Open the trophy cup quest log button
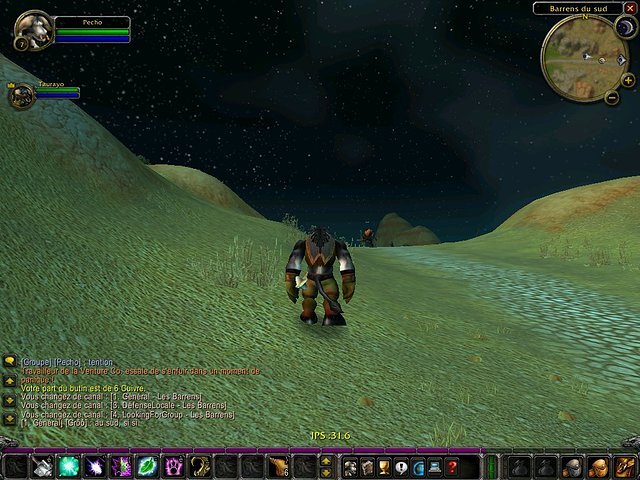 (384, 466)
